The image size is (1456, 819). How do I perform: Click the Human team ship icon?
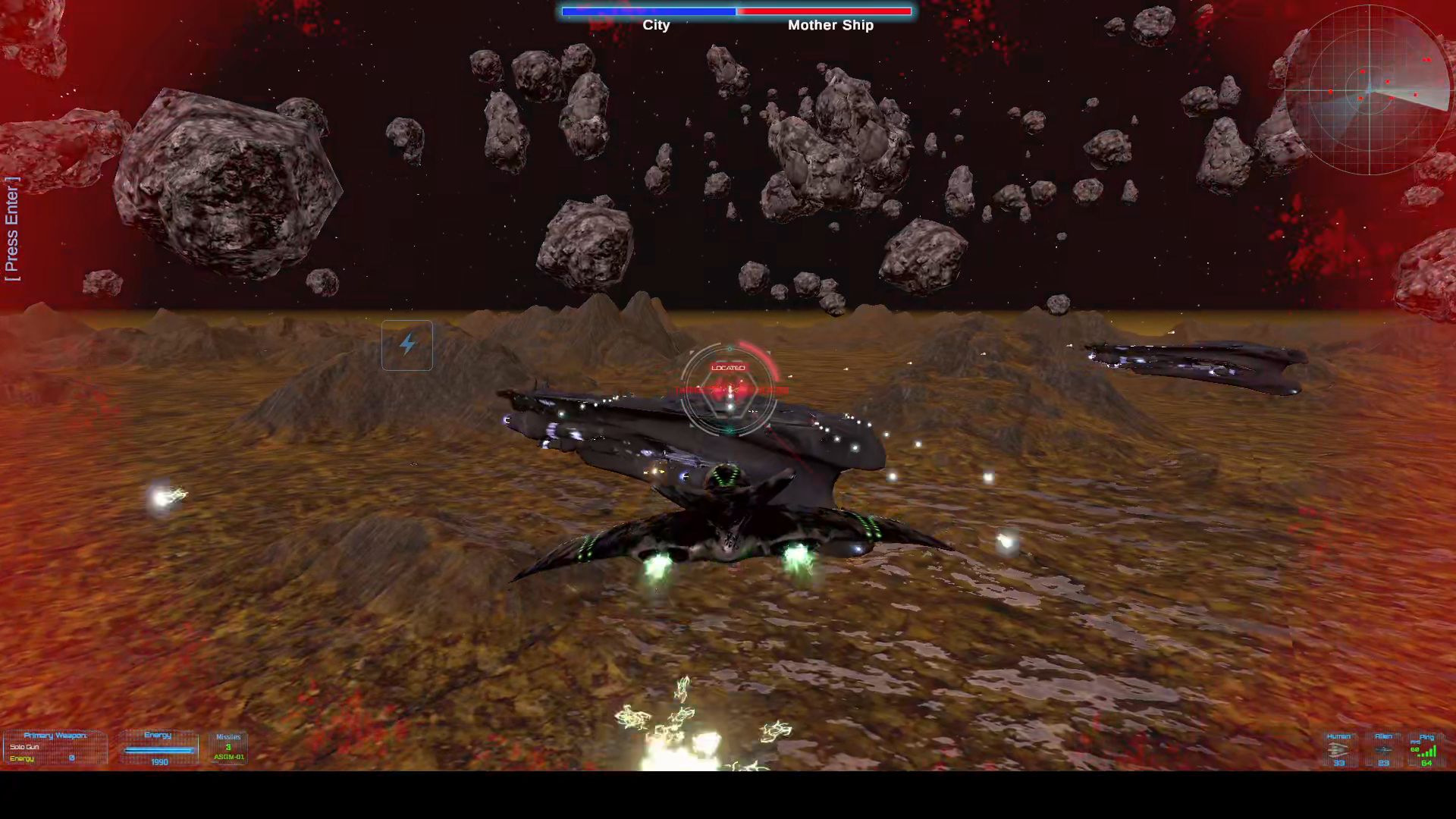[1338, 750]
